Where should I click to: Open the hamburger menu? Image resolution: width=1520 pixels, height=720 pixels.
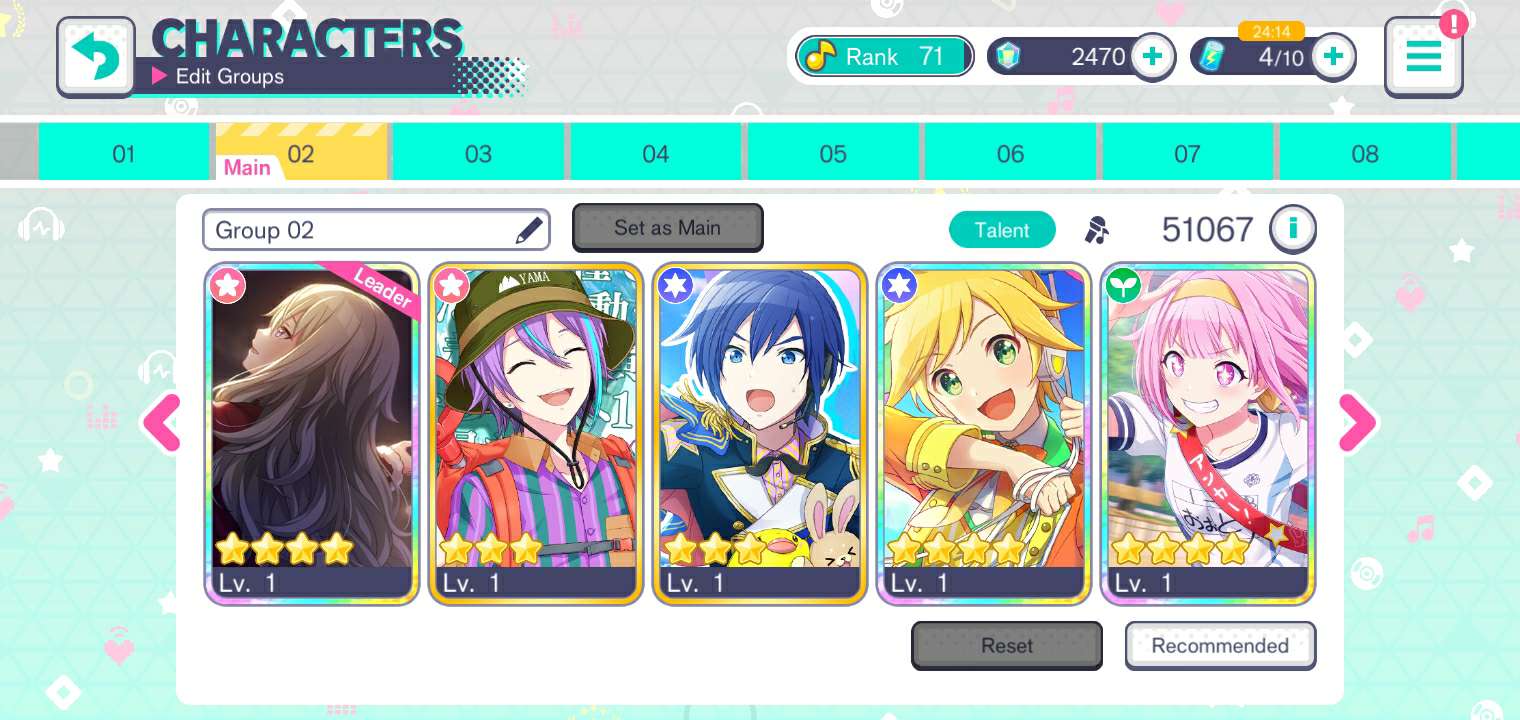(1423, 56)
